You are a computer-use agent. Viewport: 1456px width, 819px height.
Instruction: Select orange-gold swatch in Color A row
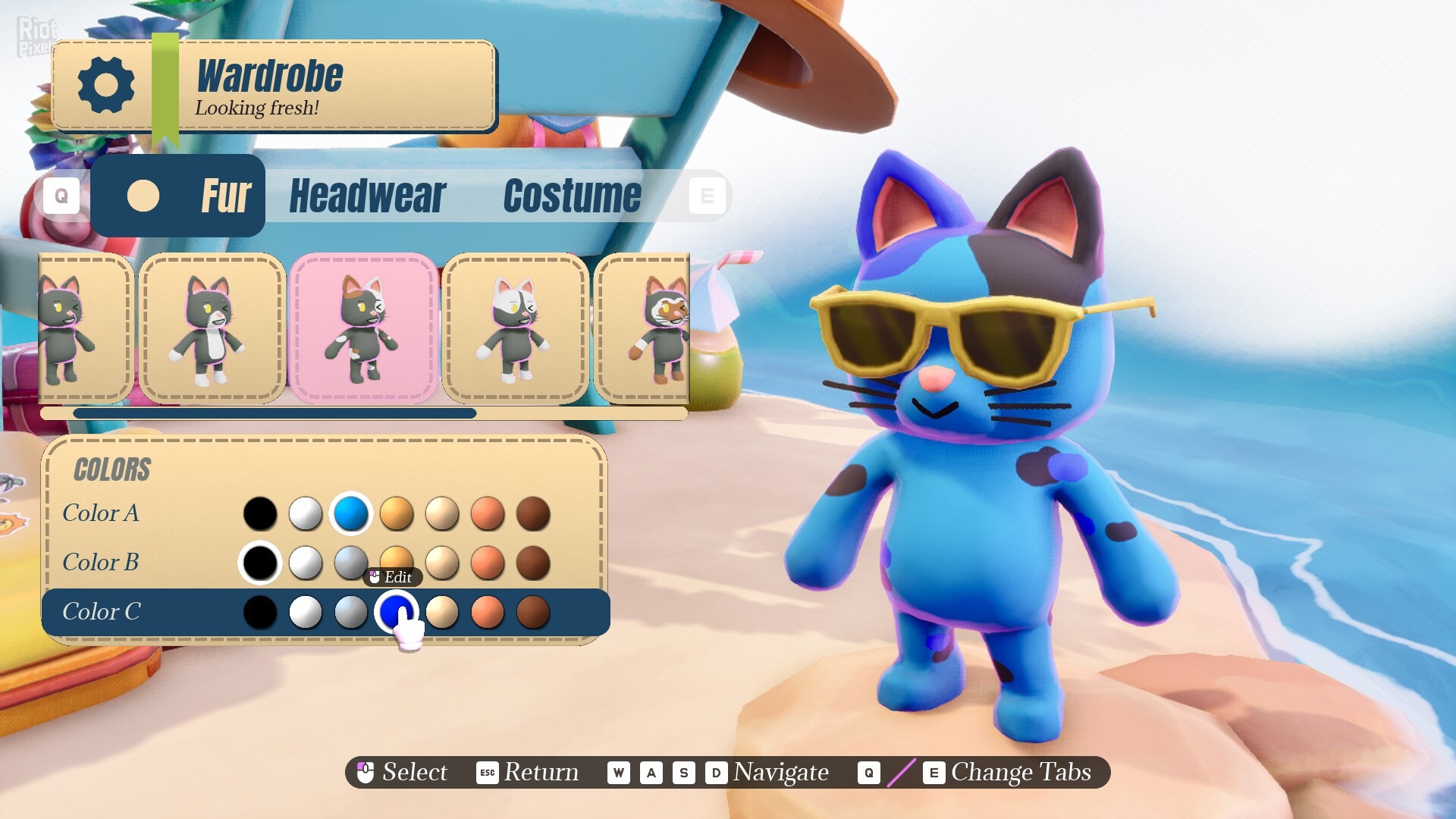397,513
